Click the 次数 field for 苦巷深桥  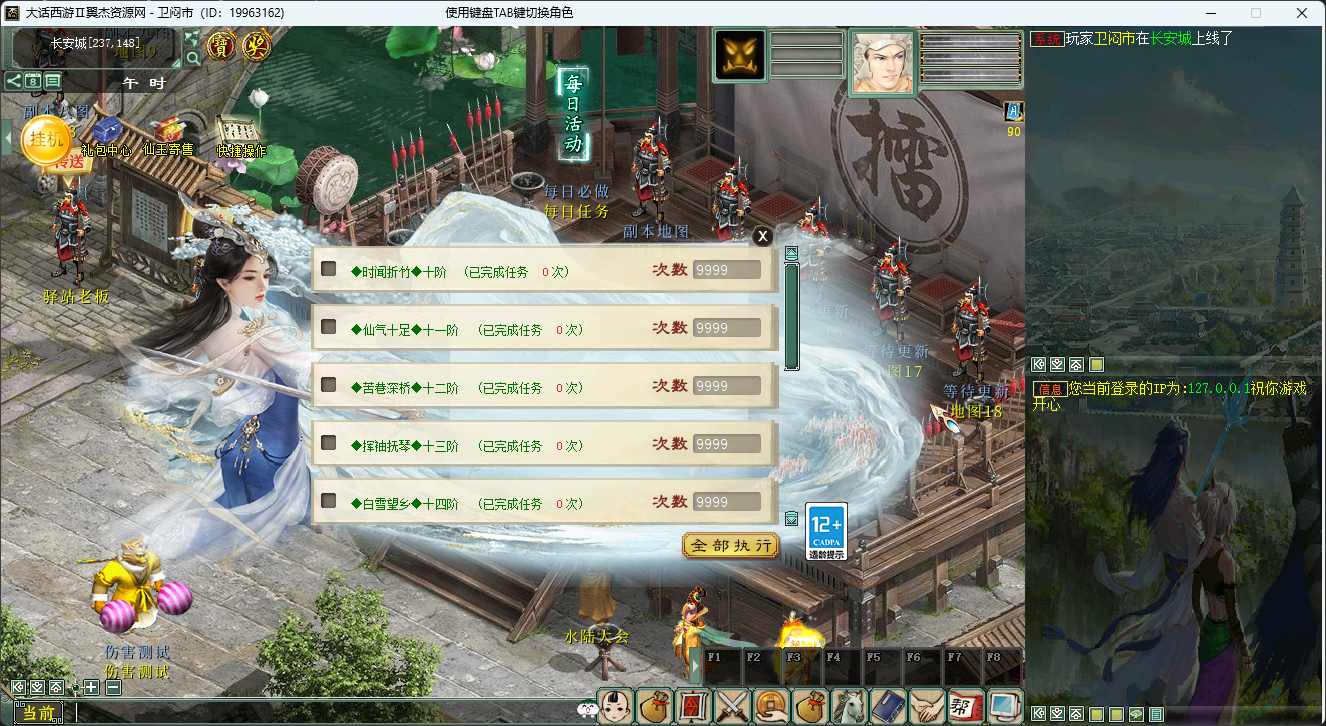point(726,386)
